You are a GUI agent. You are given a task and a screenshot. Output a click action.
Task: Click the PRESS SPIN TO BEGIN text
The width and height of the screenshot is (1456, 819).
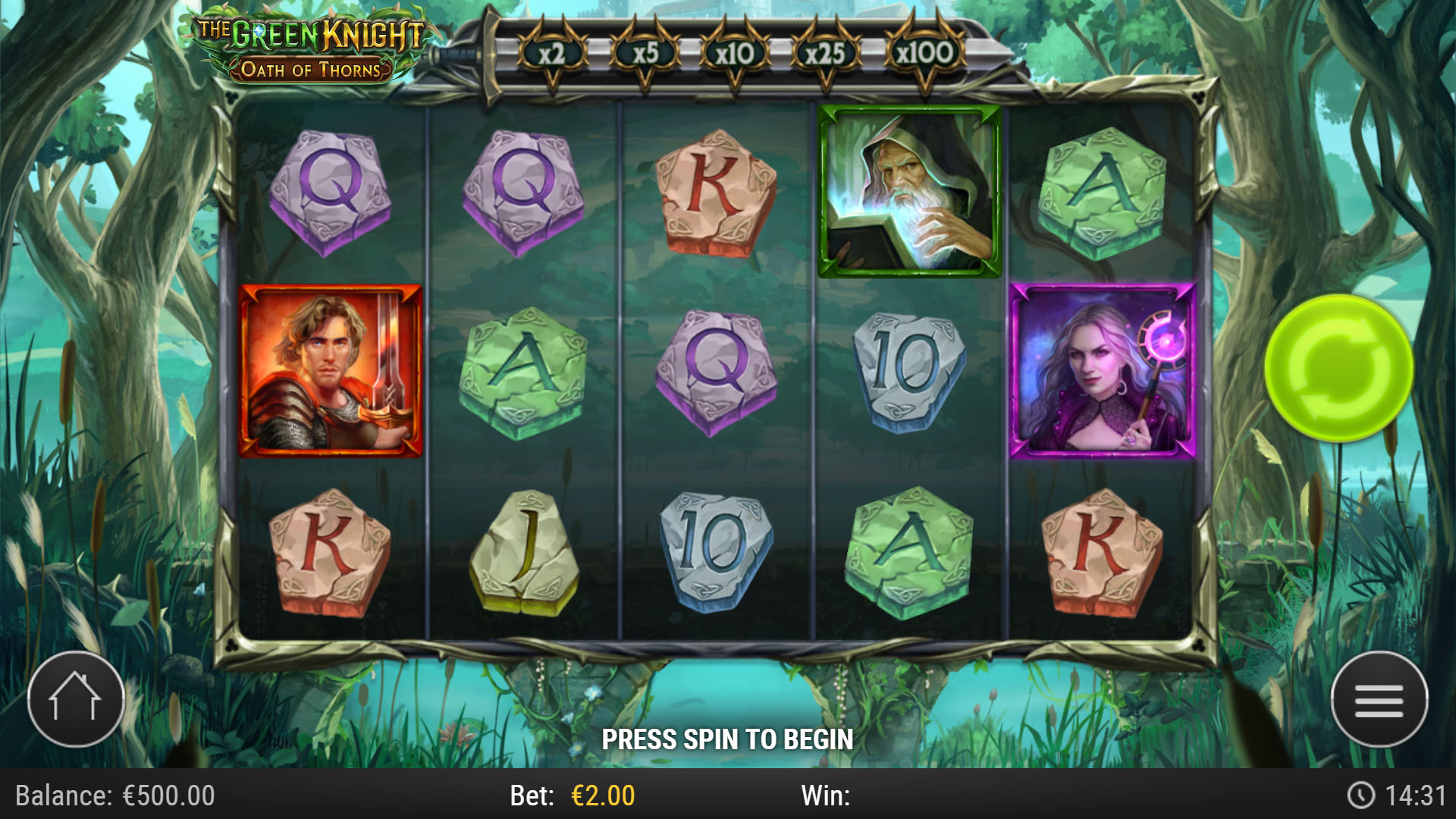728,737
